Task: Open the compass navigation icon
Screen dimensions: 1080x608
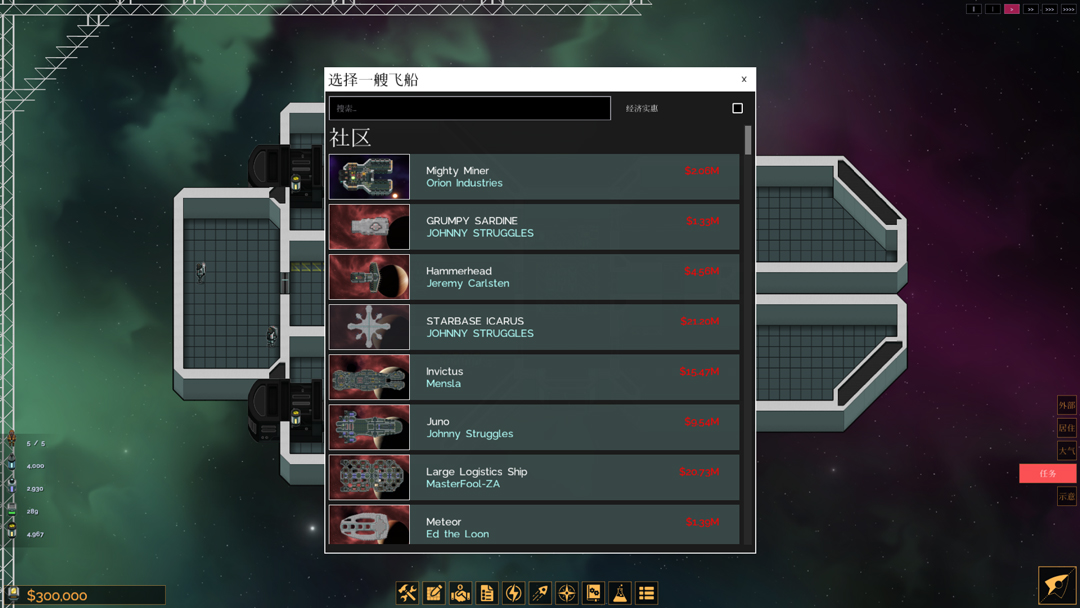Action: (567, 593)
